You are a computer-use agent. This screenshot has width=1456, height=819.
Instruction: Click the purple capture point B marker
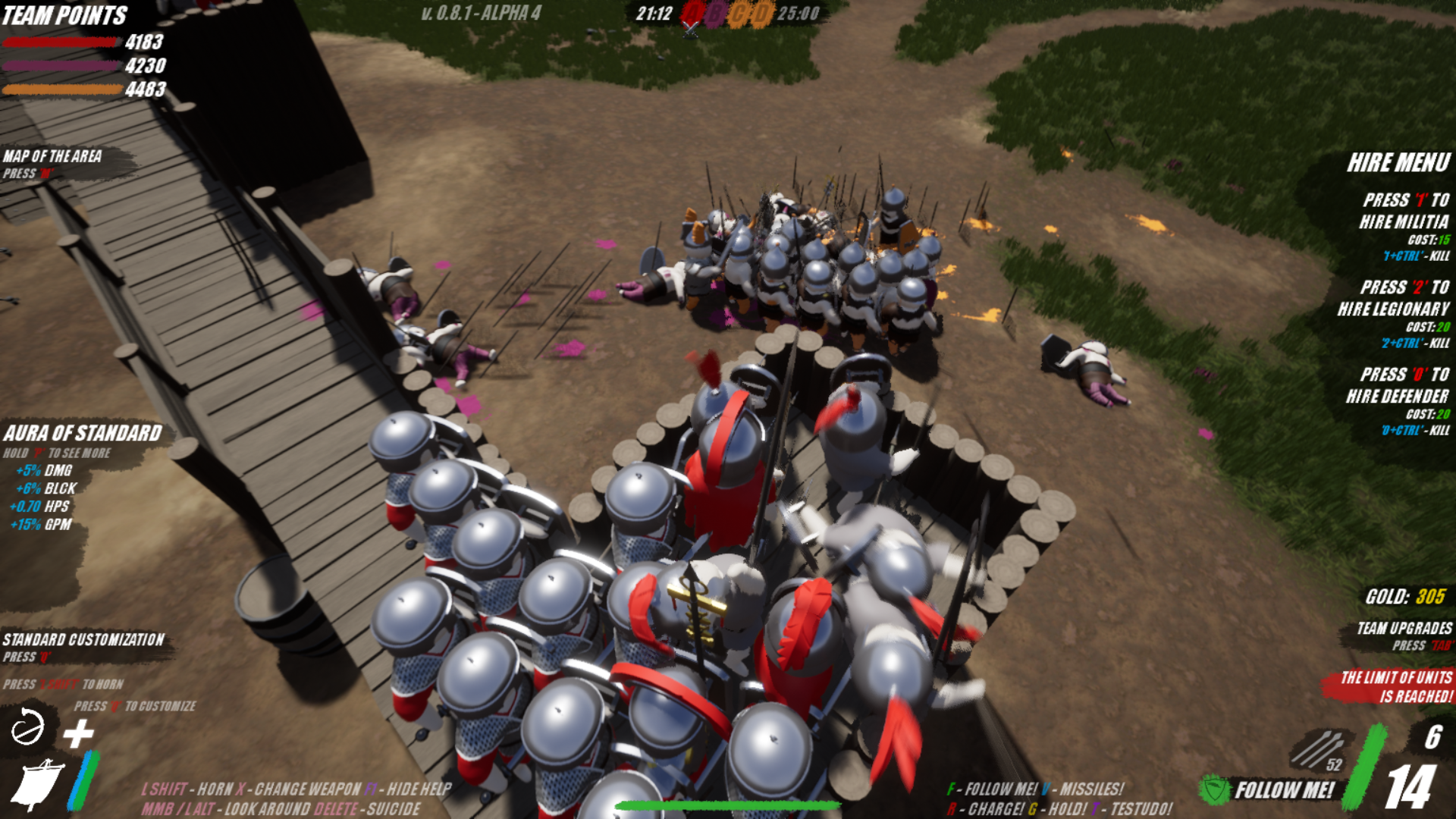(x=715, y=14)
